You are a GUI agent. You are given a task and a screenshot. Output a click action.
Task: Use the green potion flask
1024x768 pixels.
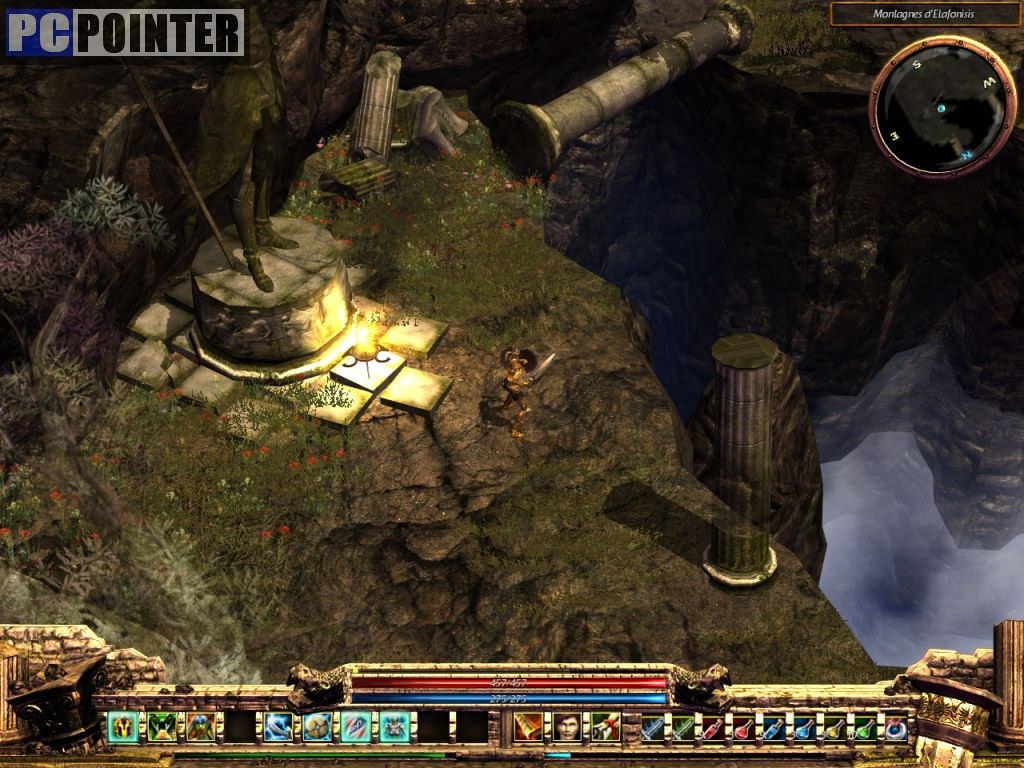point(865,727)
